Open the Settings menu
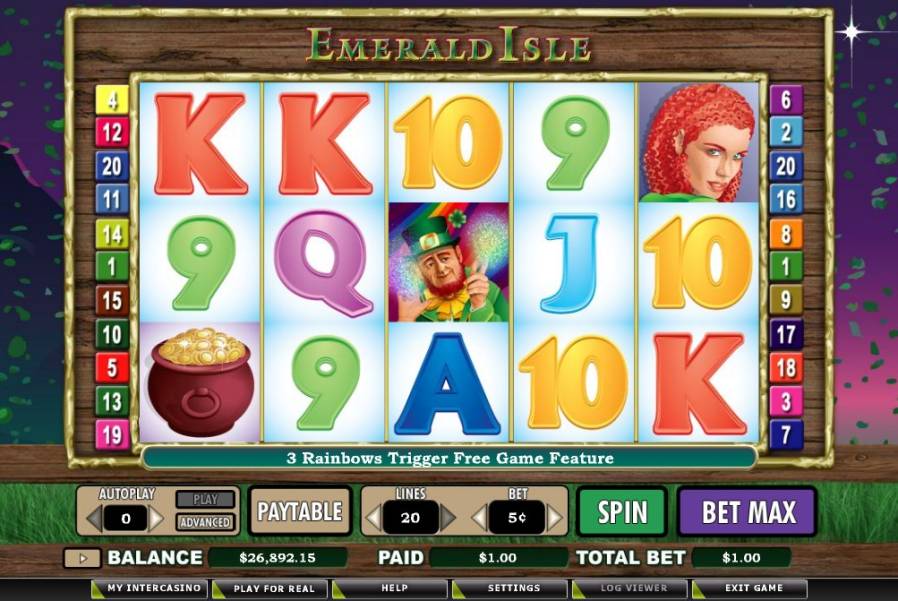898x601 pixels. click(513, 588)
